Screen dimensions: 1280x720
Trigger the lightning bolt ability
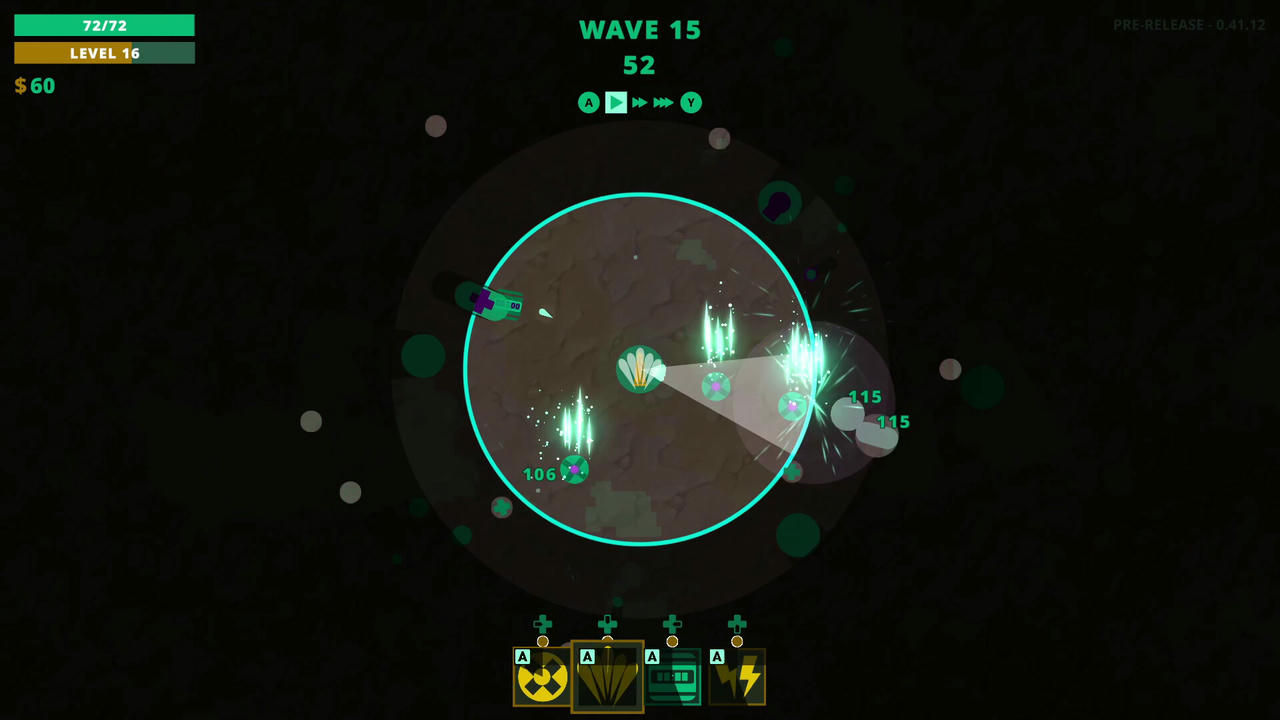737,677
